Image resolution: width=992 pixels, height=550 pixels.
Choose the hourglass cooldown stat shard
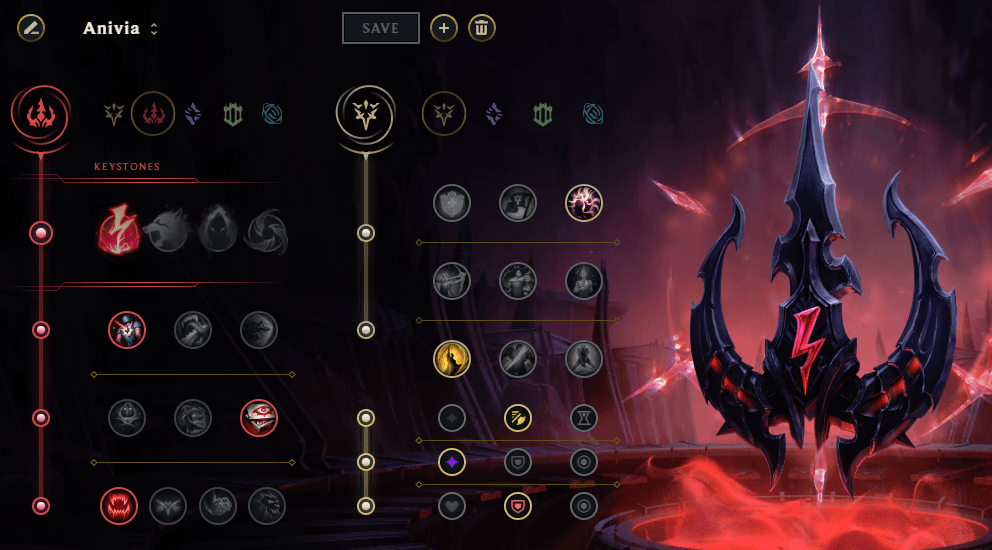click(584, 417)
